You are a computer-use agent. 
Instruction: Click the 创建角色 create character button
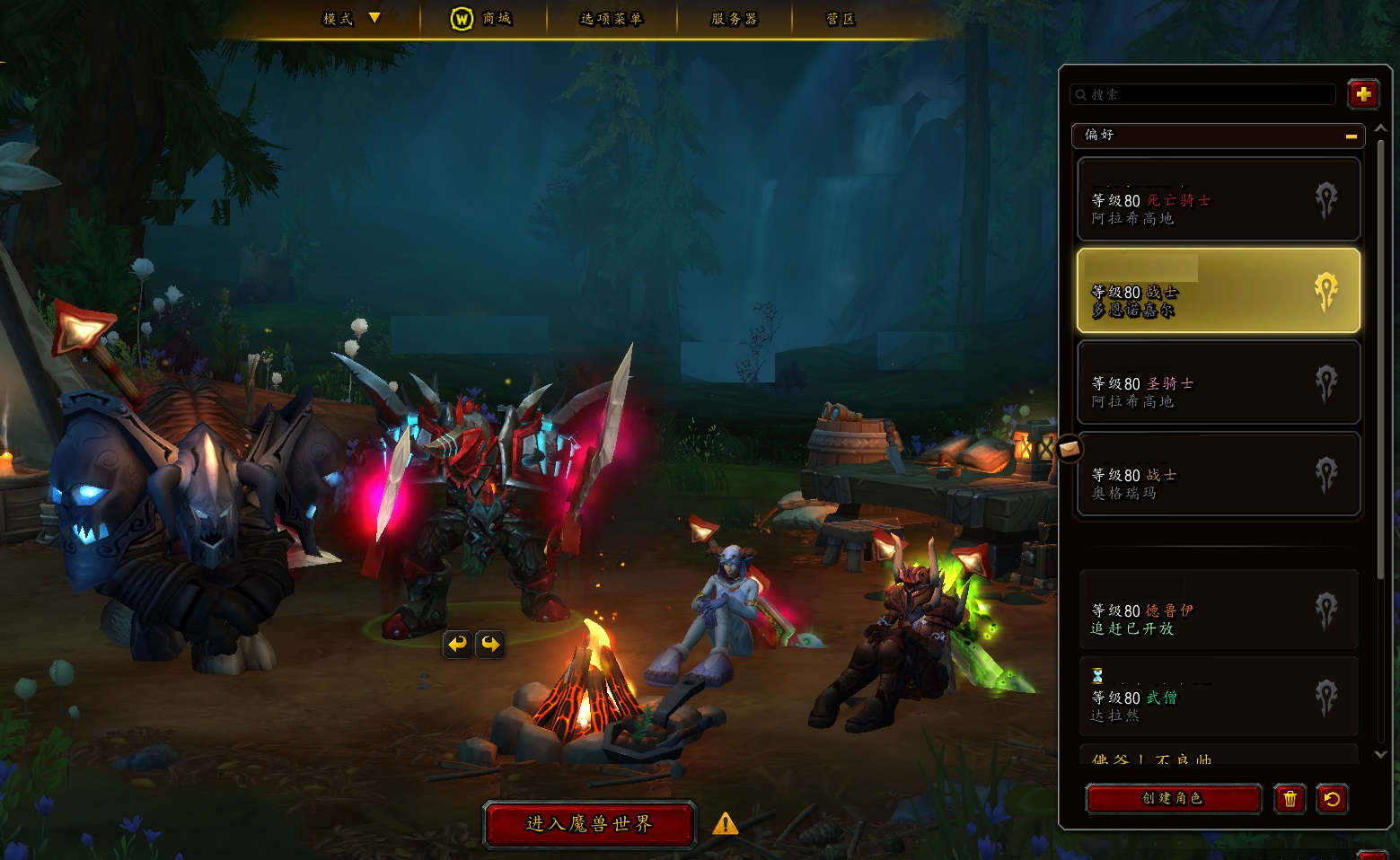(1172, 798)
